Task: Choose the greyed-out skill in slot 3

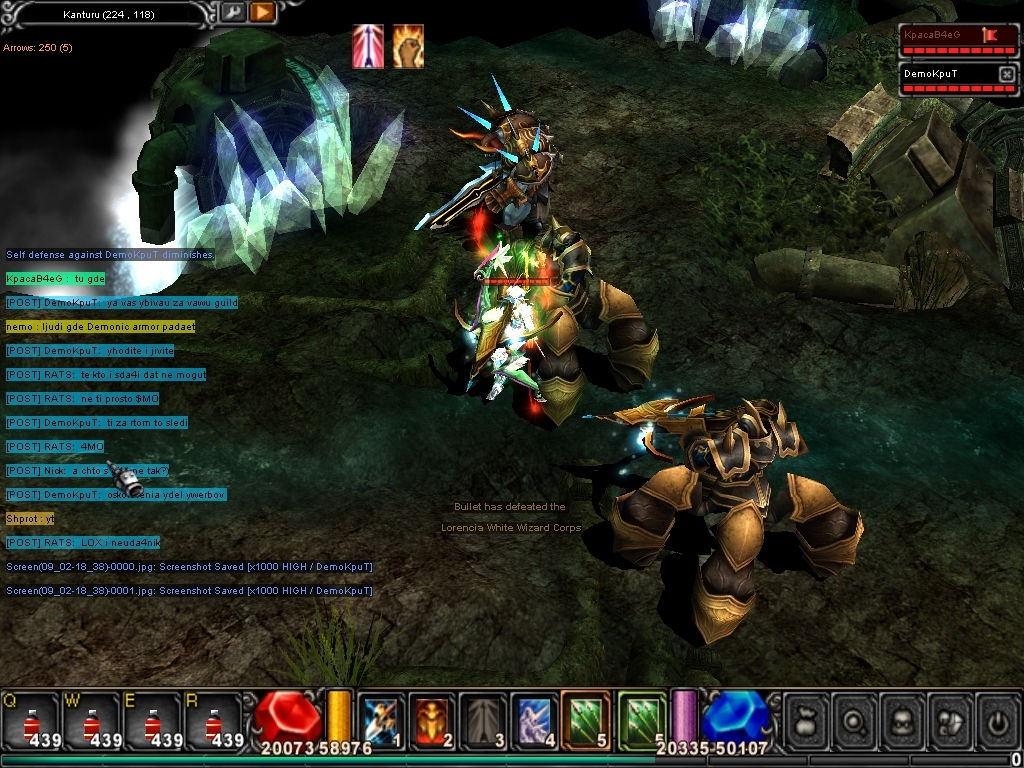Action: coord(483,720)
